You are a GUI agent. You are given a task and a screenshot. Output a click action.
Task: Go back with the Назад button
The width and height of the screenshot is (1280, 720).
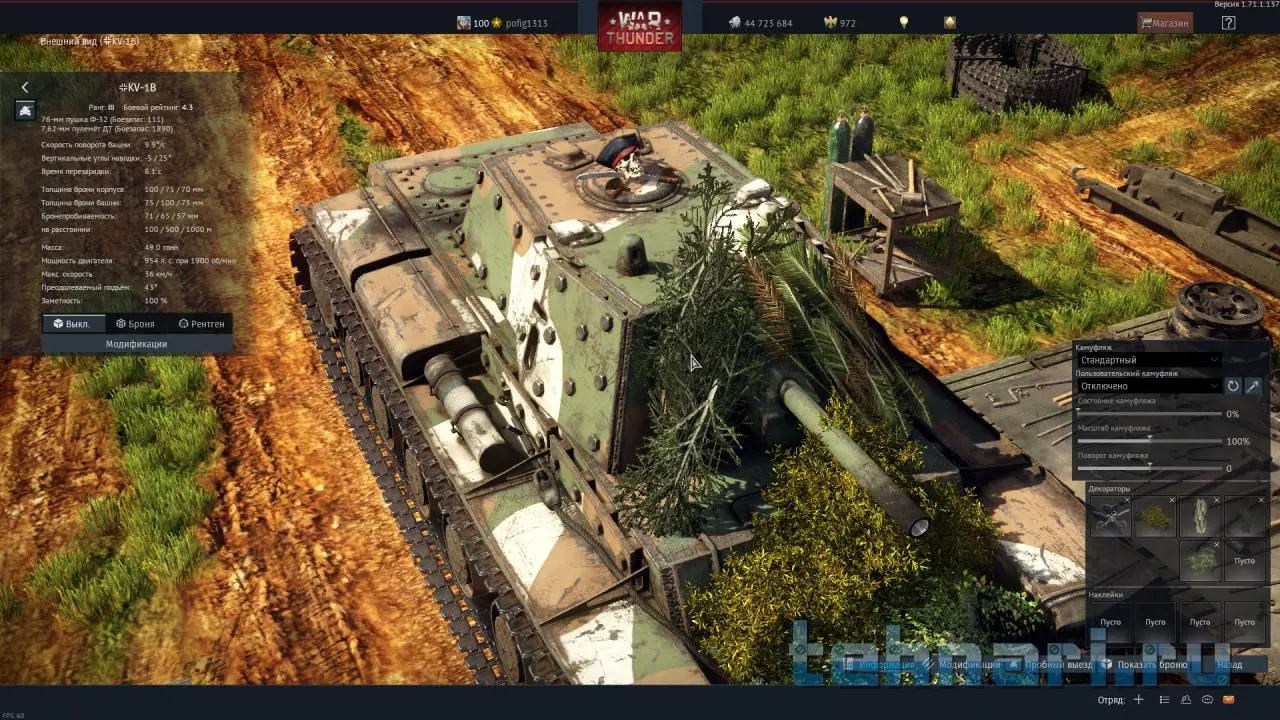coord(1229,664)
